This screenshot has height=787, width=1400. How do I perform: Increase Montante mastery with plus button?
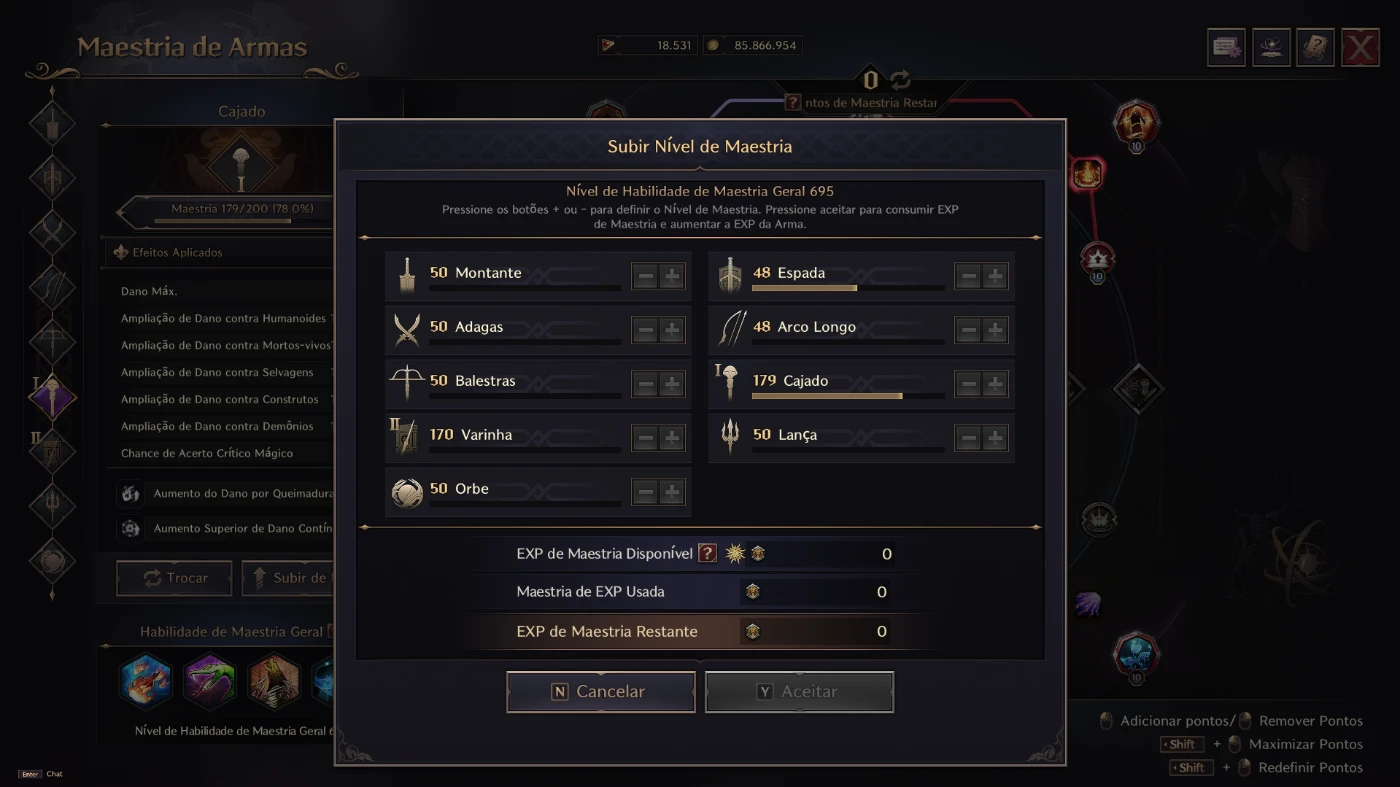[x=672, y=276]
